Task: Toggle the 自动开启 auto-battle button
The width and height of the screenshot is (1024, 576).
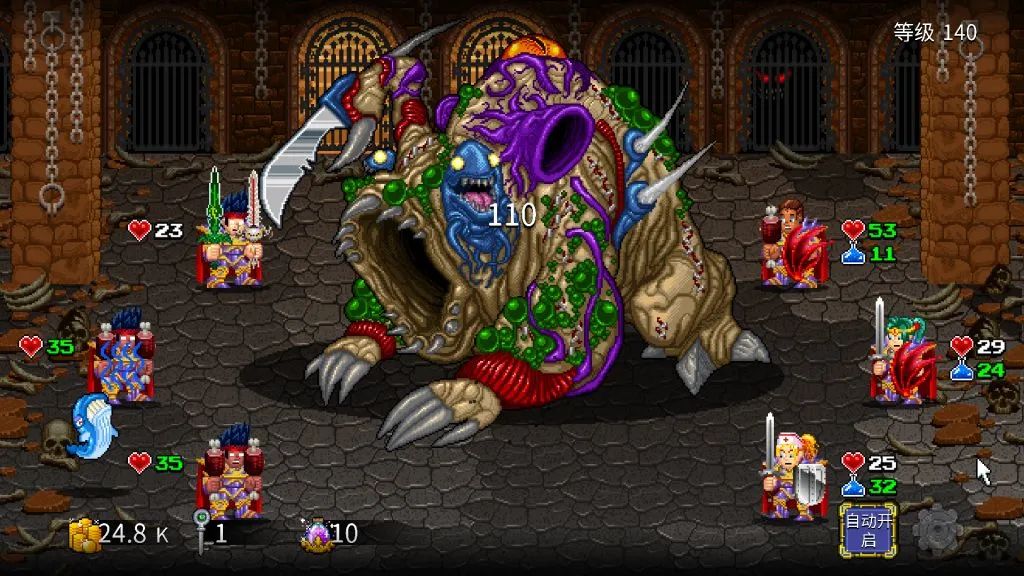Action: pos(867,530)
